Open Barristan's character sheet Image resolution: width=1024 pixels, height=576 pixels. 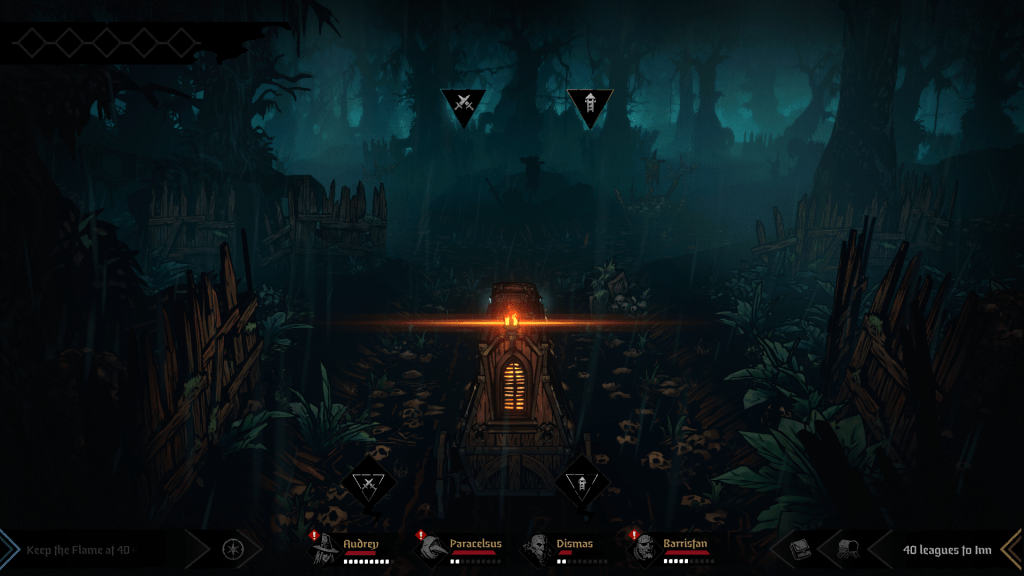tap(645, 549)
